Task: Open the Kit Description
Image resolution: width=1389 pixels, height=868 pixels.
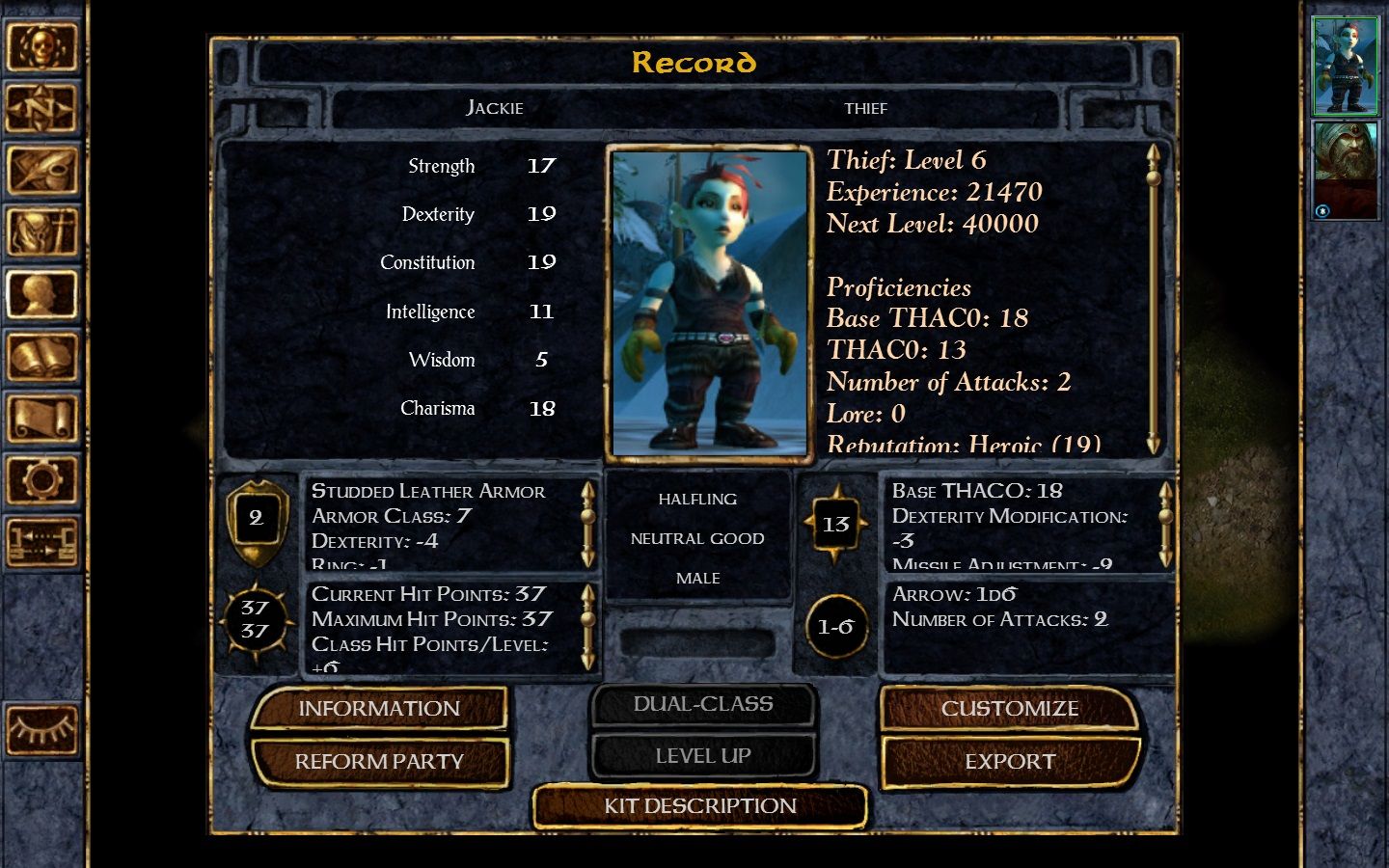Action: pyautogui.click(x=699, y=806)
